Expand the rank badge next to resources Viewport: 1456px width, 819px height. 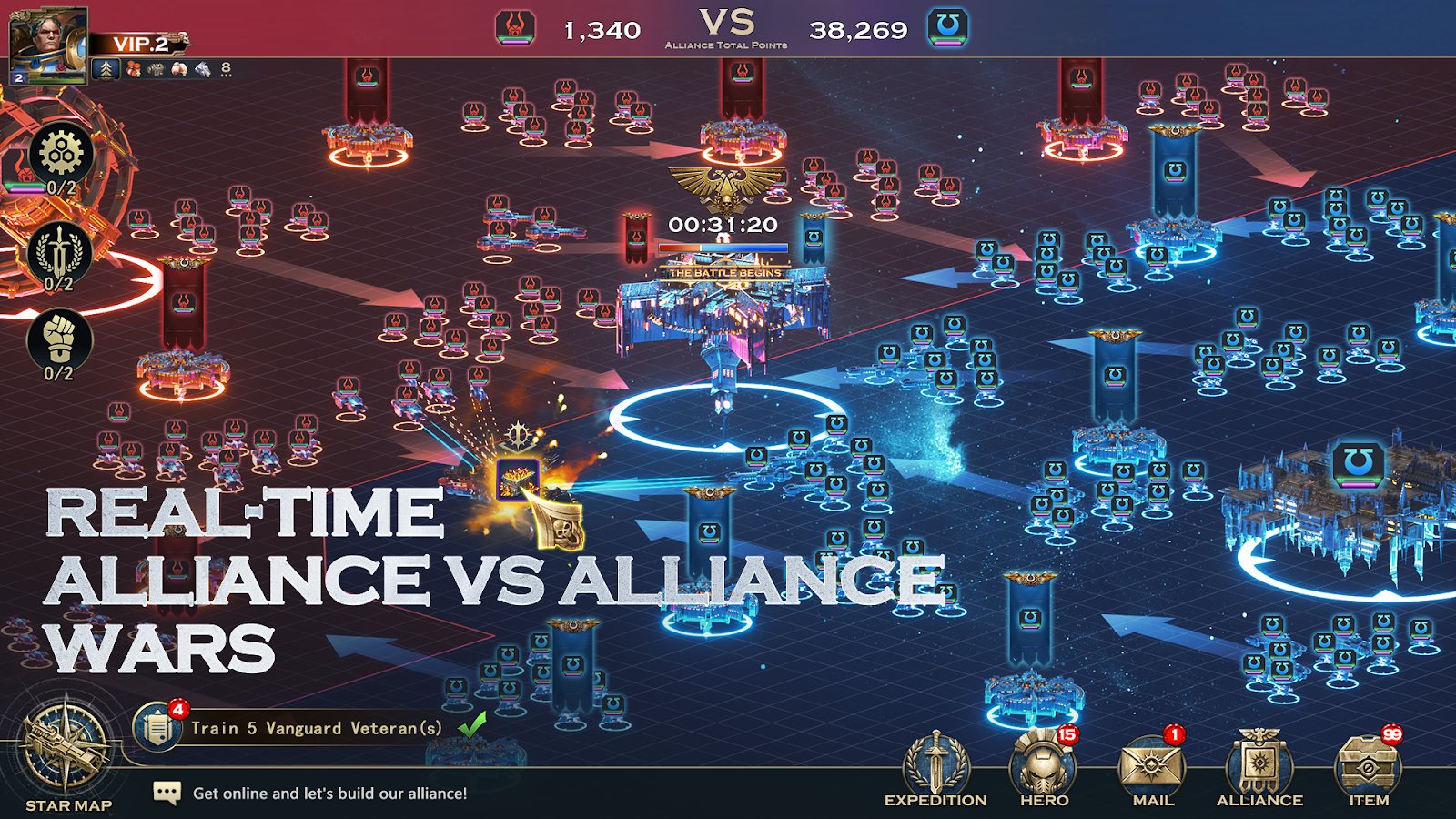point(106,67)
